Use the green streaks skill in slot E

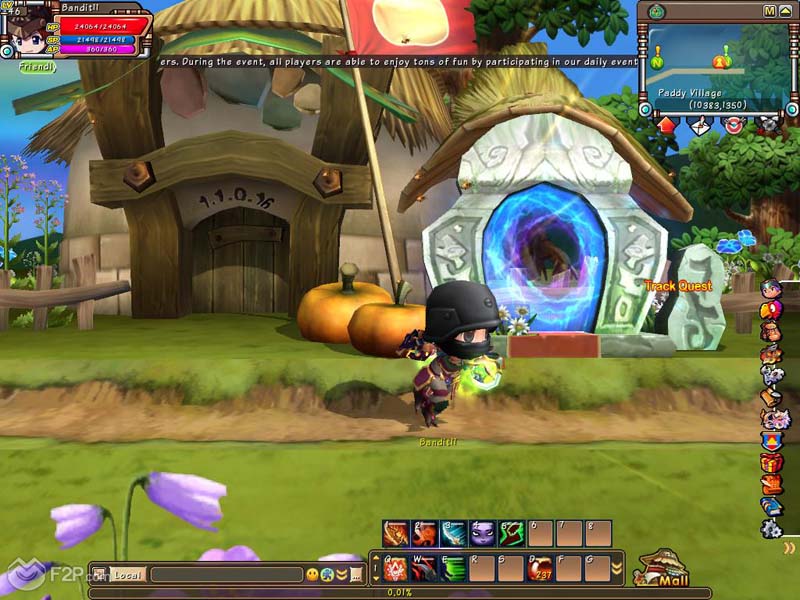coord(452,569)
